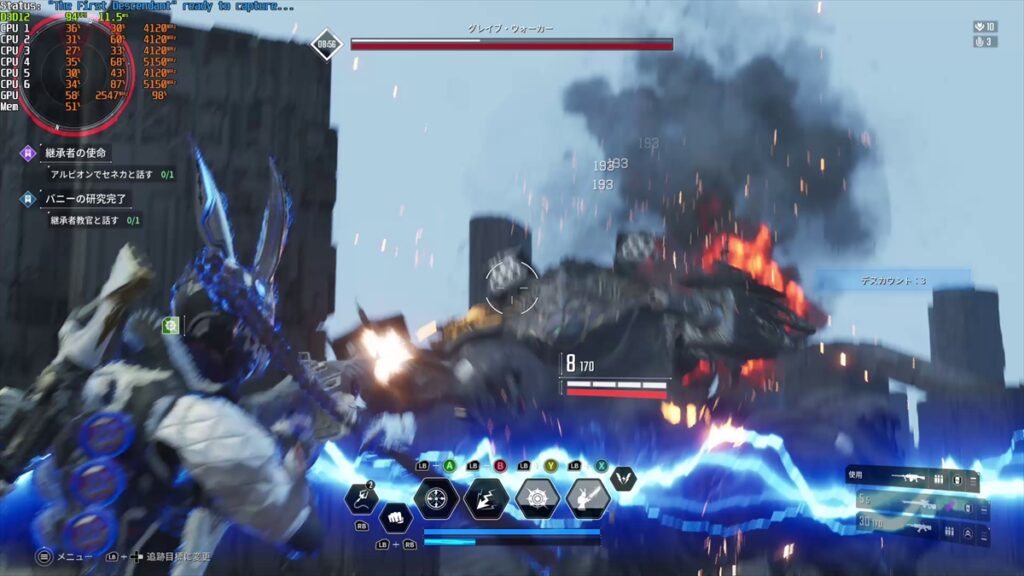The image size is (1024, 576).
Task: Open the 継承者の使命 quest tracker entry
Action: 76,153
